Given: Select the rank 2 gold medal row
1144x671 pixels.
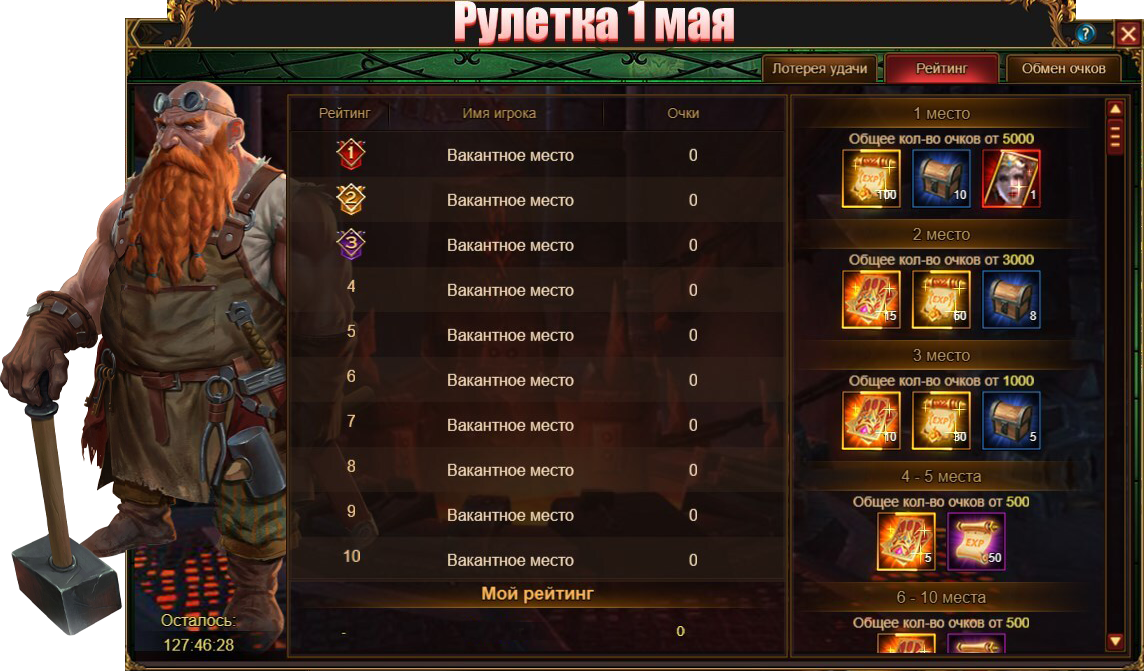Looking at the screenshot, I should point(510,200).
